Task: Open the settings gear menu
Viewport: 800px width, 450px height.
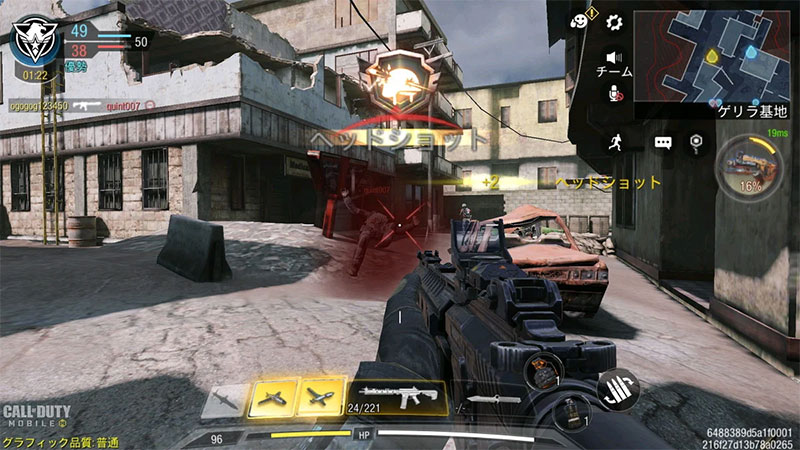Action: pos(614,23)
